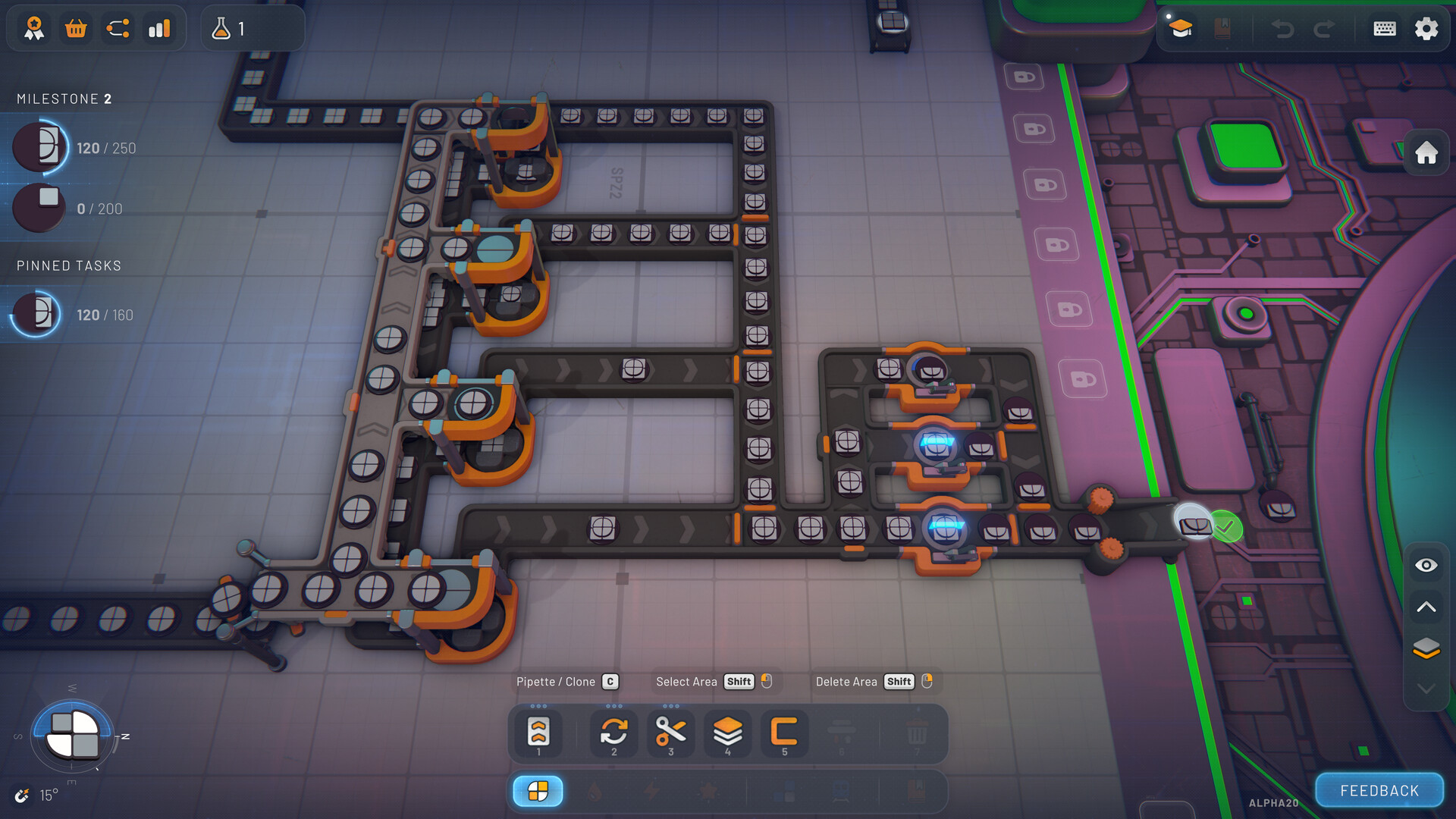
Task: Select the Stacker tool in hotbar slot 4
Action: click(727, 730)
